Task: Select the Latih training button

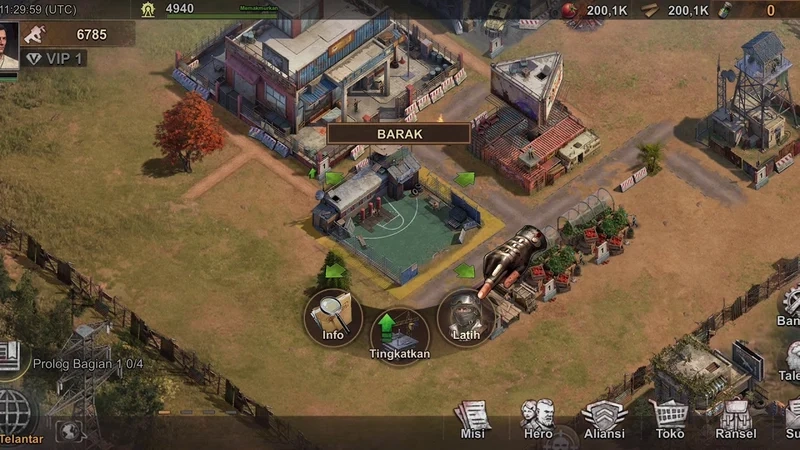Action: 466,316
